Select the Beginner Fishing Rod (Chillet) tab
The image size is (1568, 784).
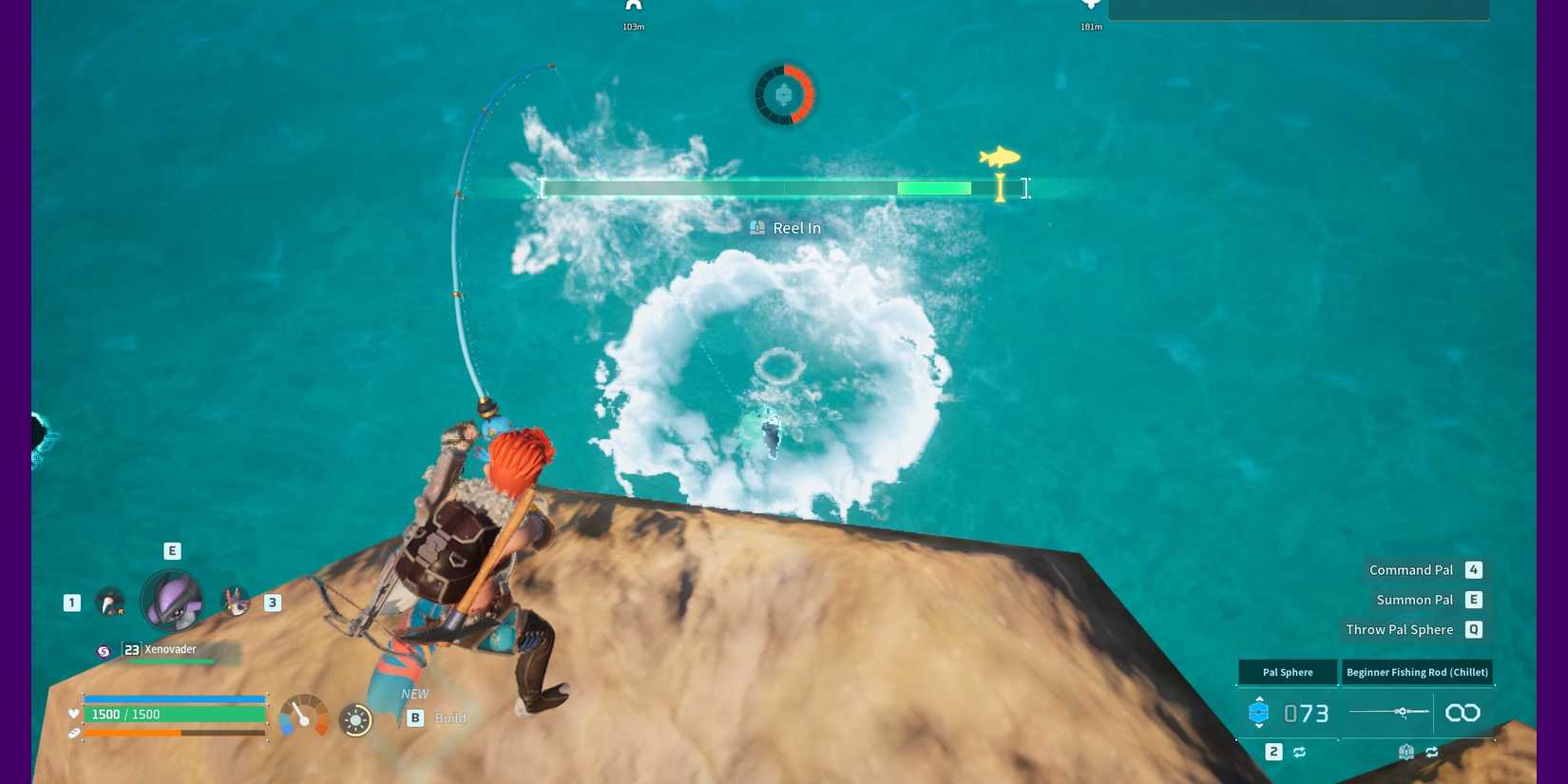pos(1417,672)
